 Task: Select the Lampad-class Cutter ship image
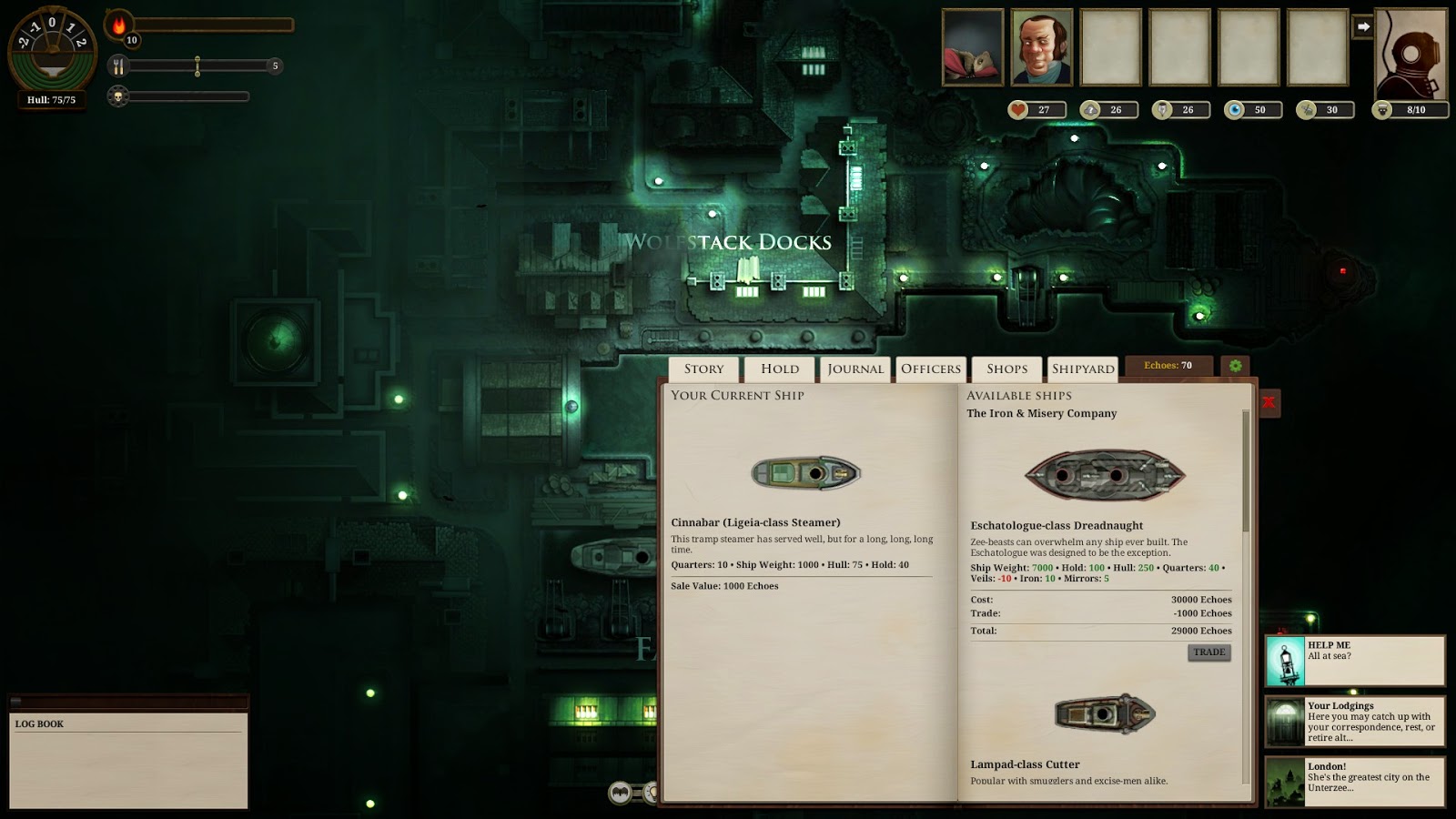(1105, 714)
